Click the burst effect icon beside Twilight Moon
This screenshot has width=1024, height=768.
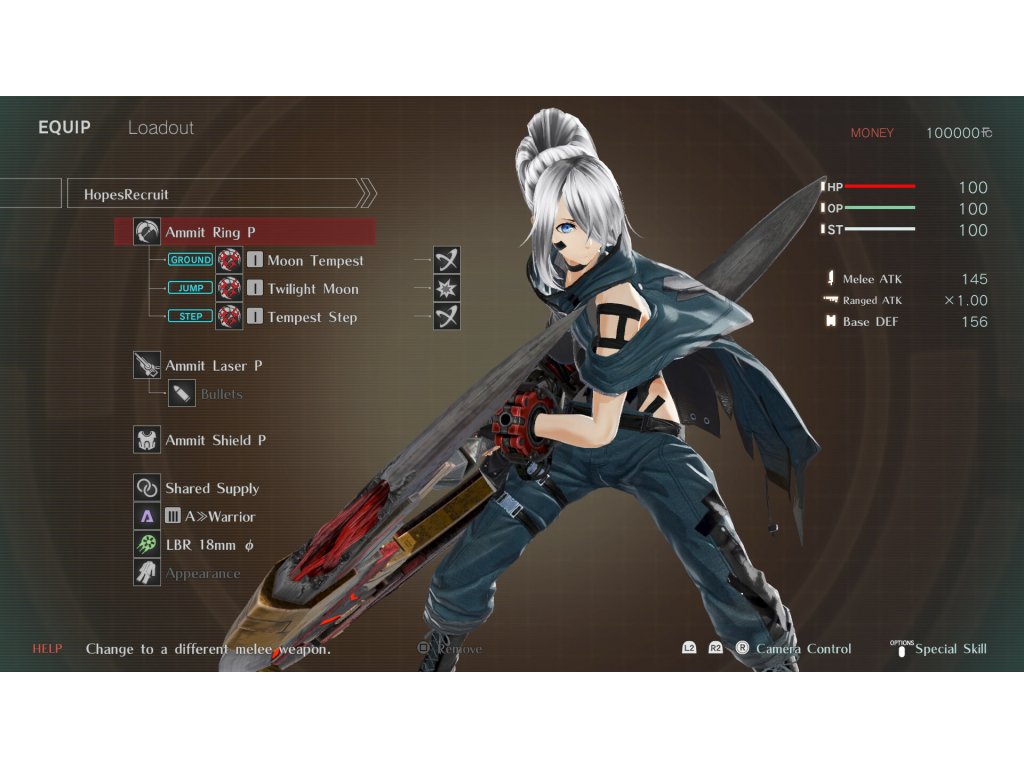click(x=447, y=289)
